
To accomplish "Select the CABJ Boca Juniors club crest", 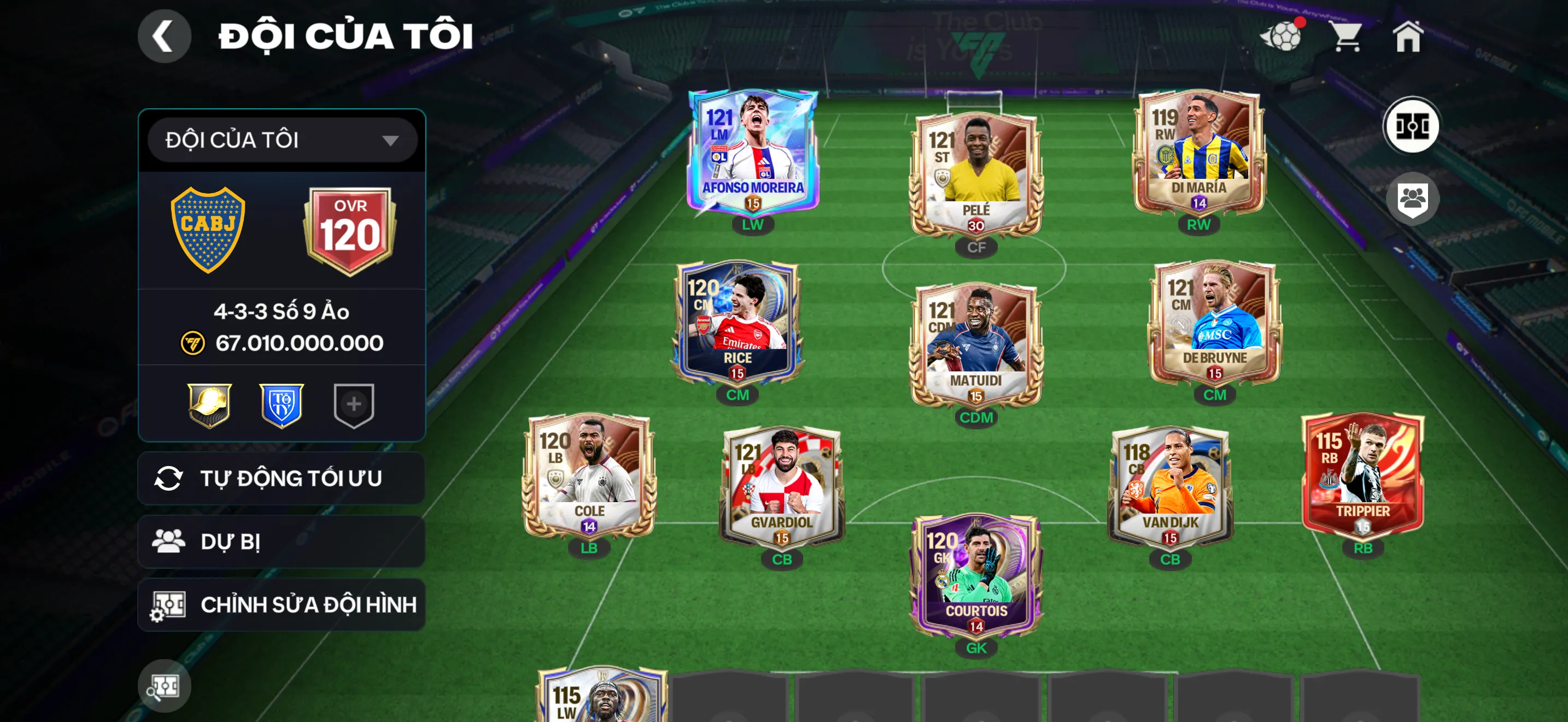I will 209,228.
